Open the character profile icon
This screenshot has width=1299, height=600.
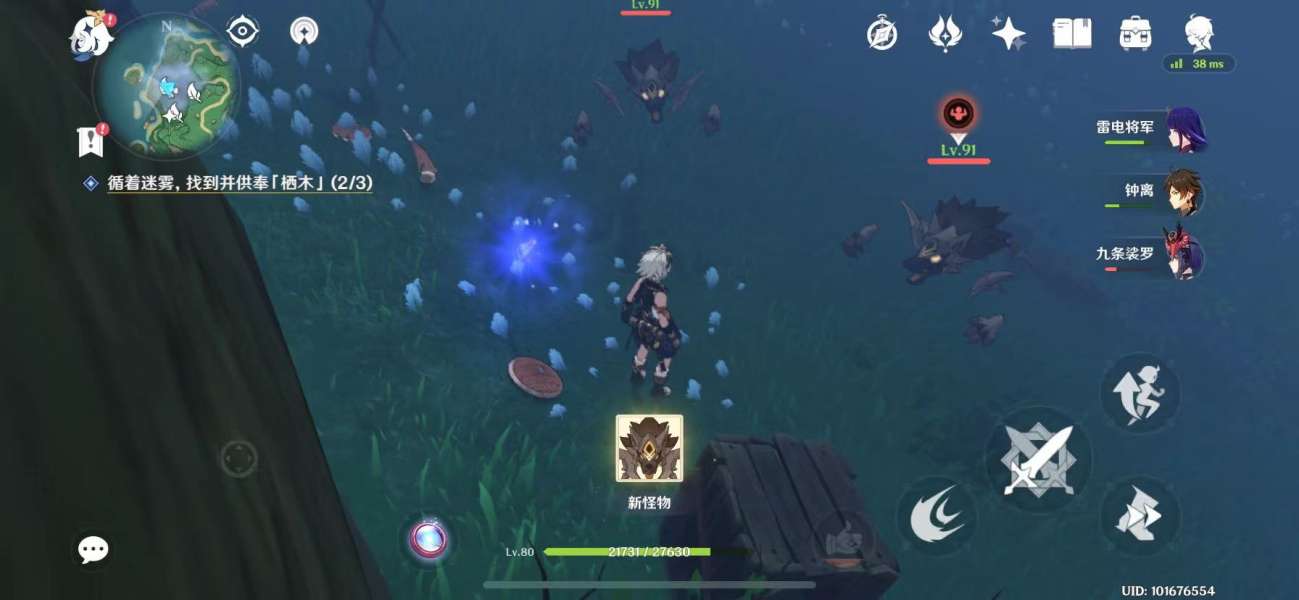1198,32
